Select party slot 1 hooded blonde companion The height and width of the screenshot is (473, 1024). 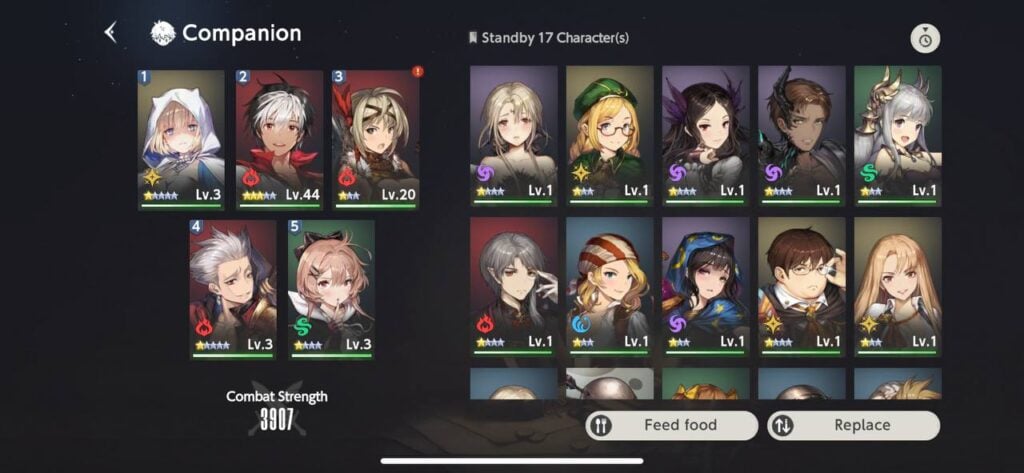pyautogui.click(x=181, y=138)
